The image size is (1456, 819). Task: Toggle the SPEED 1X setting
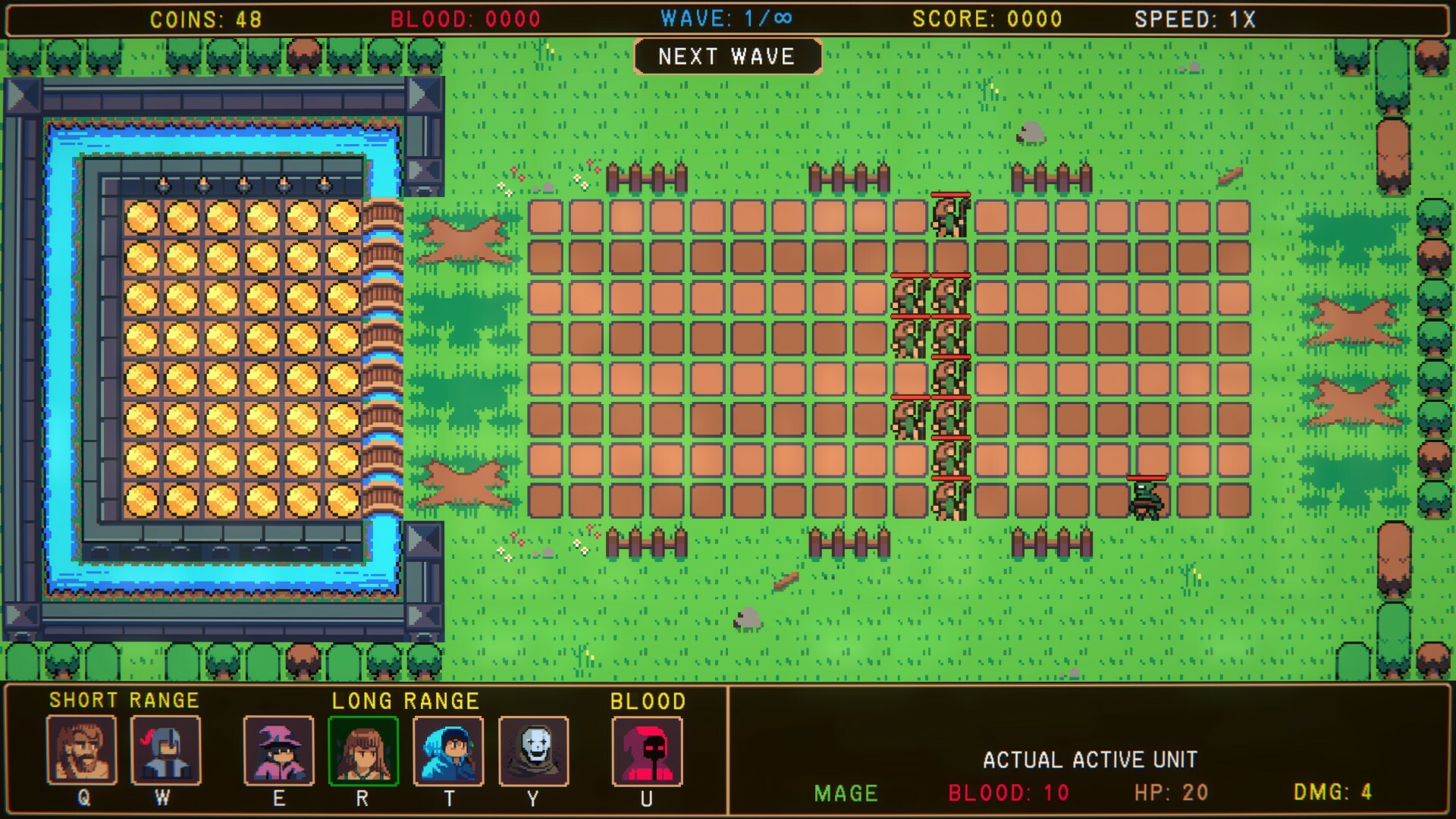[1196, 19]
